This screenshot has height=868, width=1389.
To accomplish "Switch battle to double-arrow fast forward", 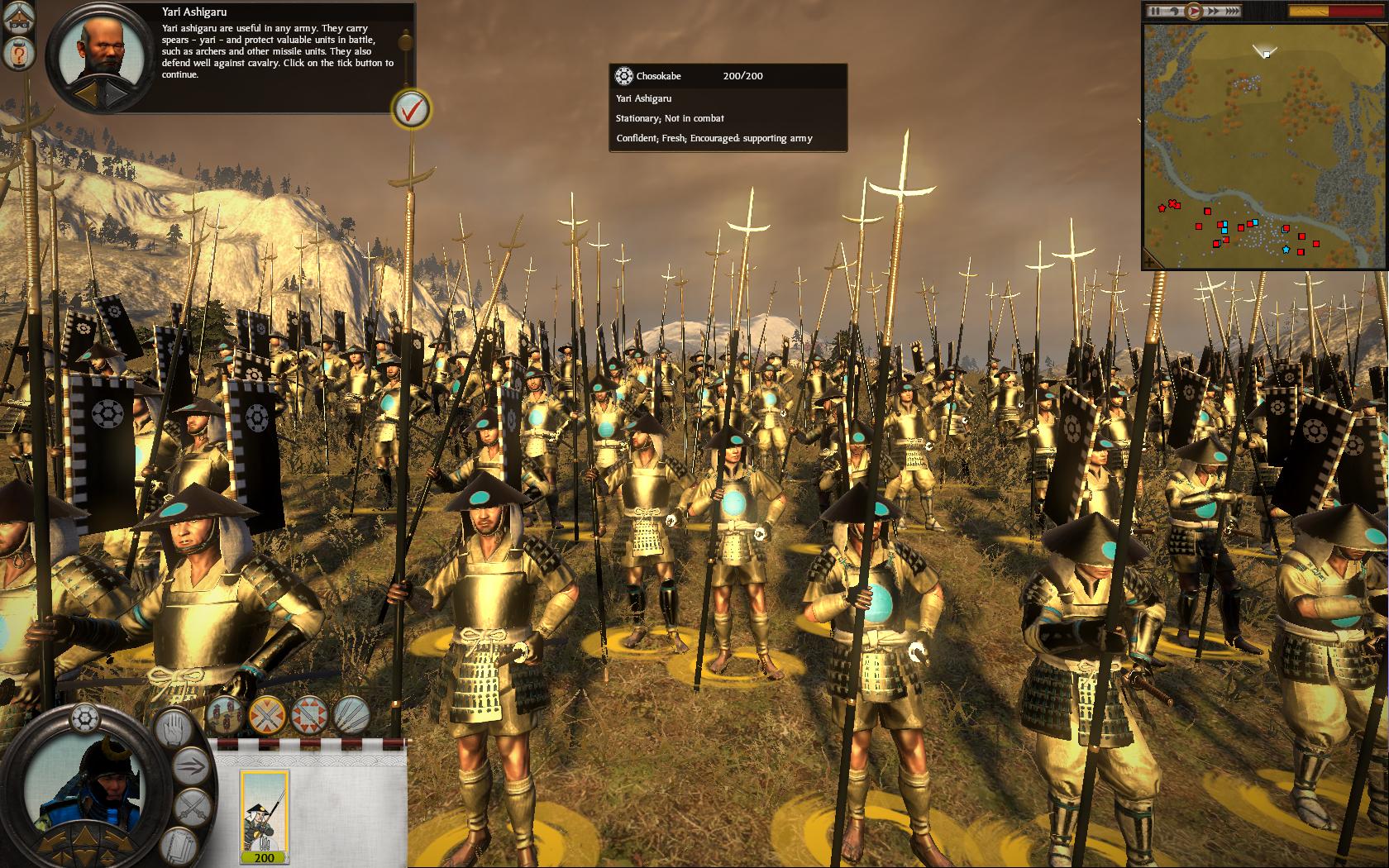I will click(x=1214, y=12).
